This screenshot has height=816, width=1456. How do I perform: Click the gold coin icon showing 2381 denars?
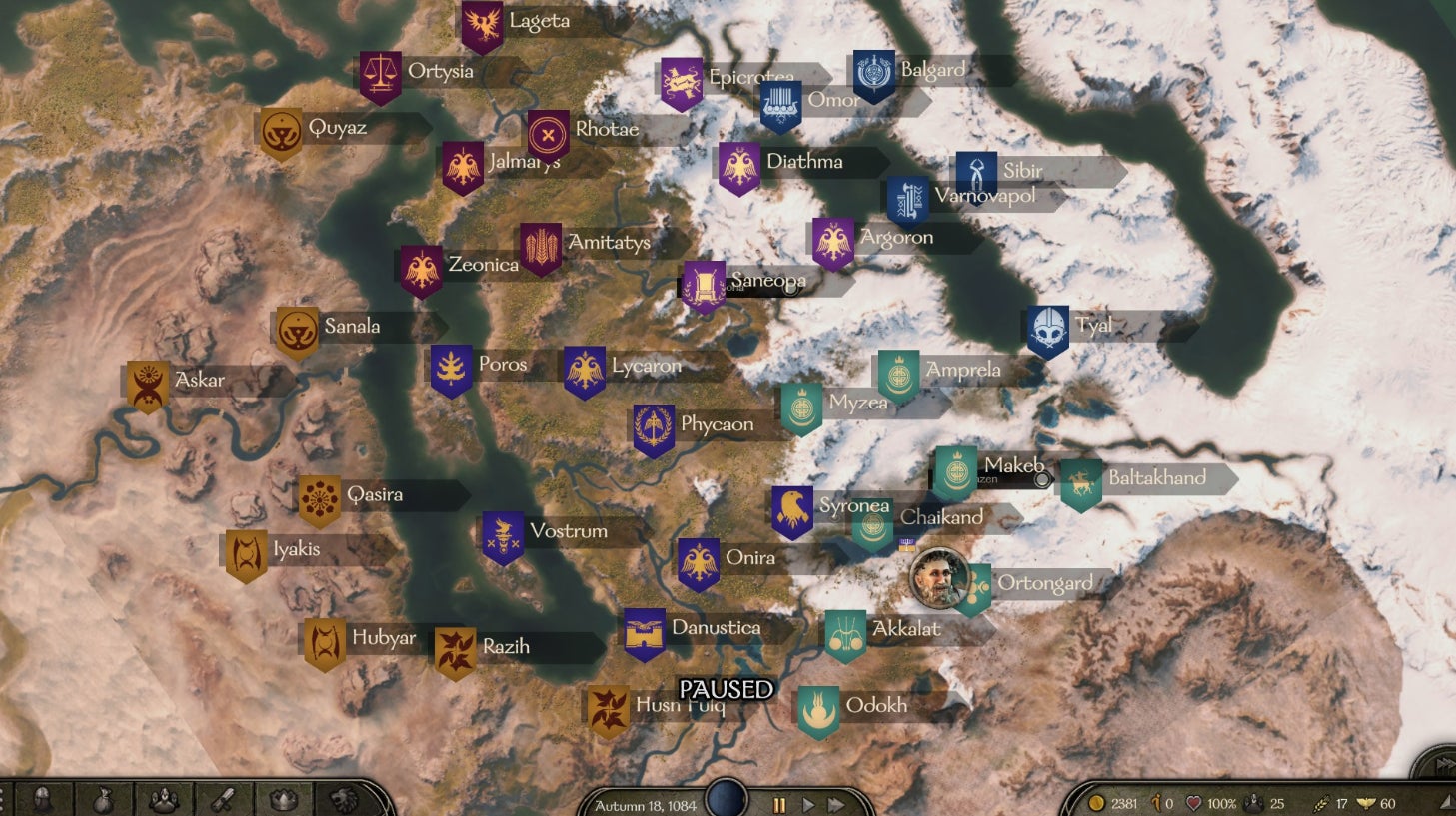(1095, 801)
